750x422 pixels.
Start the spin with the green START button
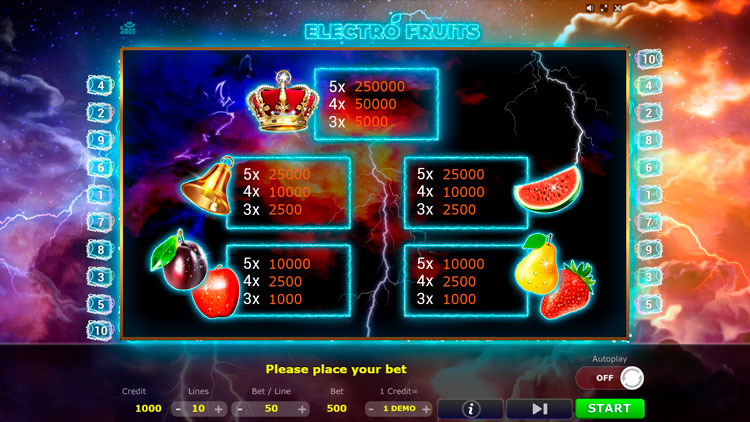tap(609, 408)
